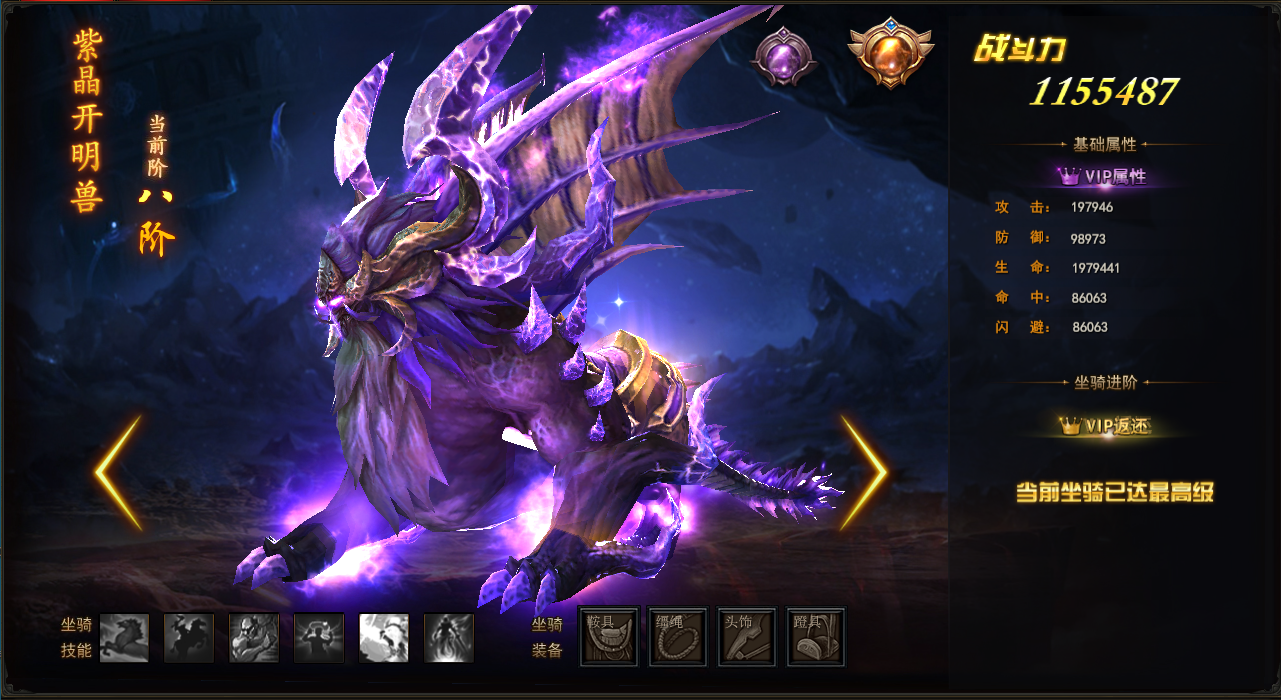The height and width of the screenshot is (700, 1281).
Task: Open the 缰绳 reins equipment slot
Action: [678, 637]
